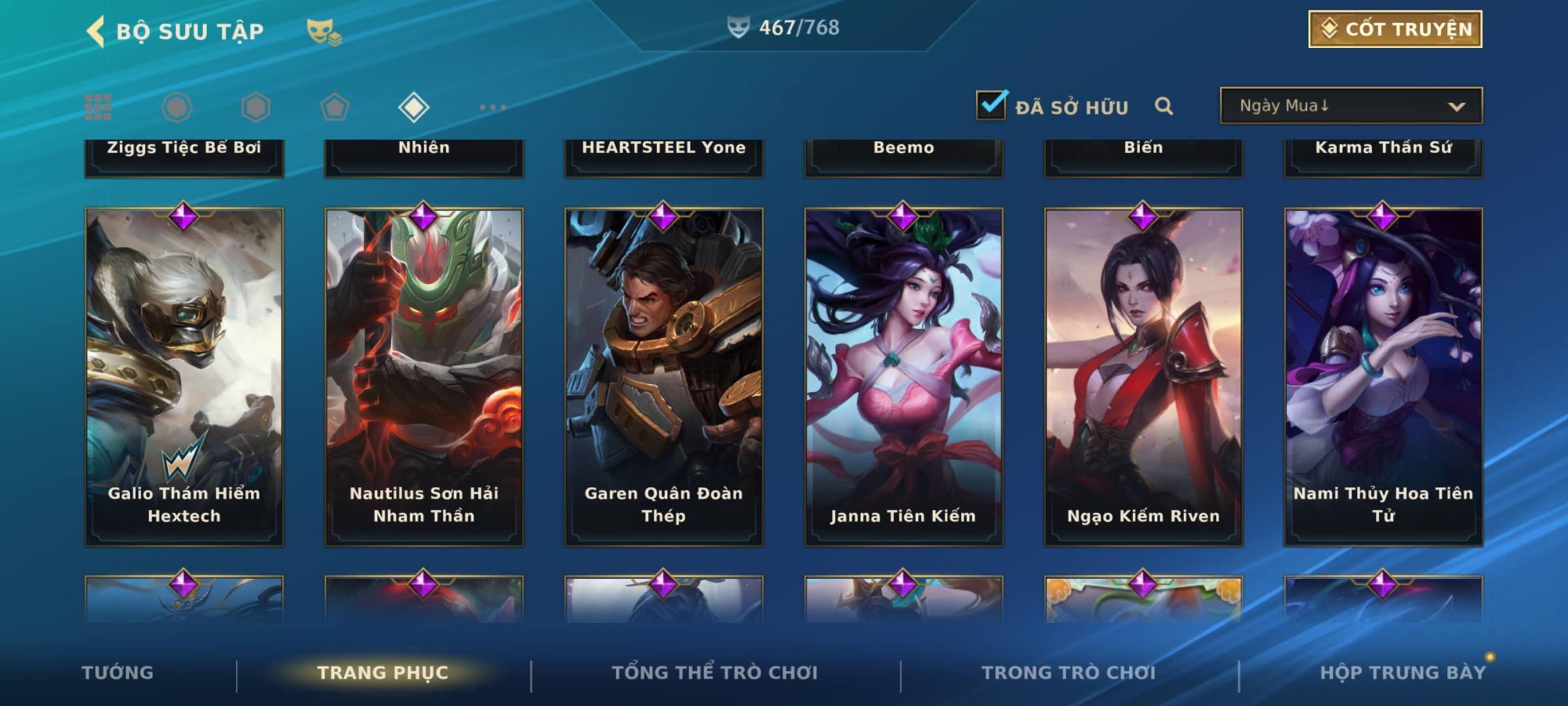Select the Janna Tiên Kiếm skin
Screen dimensions: 1568x706
tap(904, 376)
